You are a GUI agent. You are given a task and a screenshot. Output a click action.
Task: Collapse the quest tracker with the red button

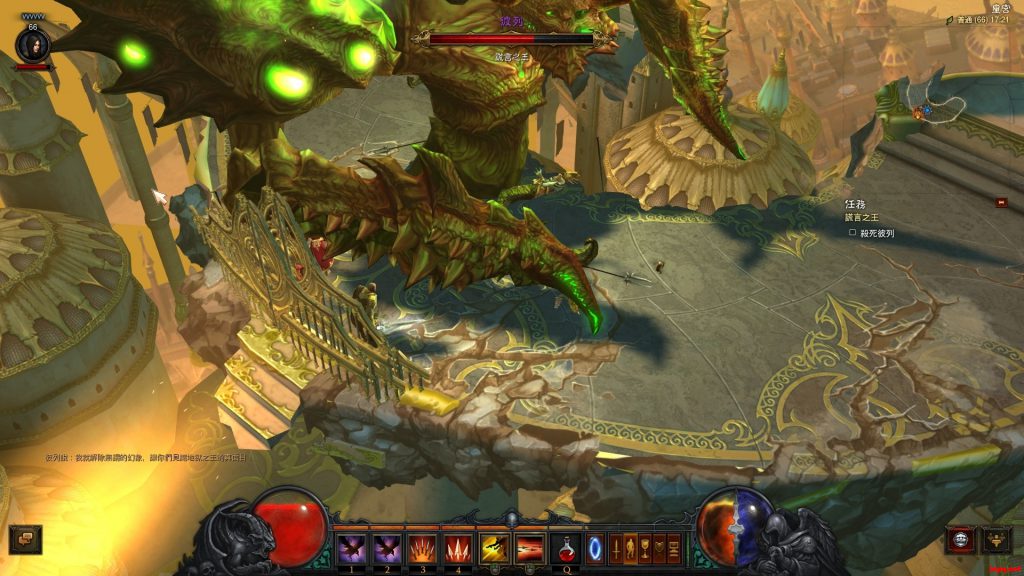tap(1001, 202)
